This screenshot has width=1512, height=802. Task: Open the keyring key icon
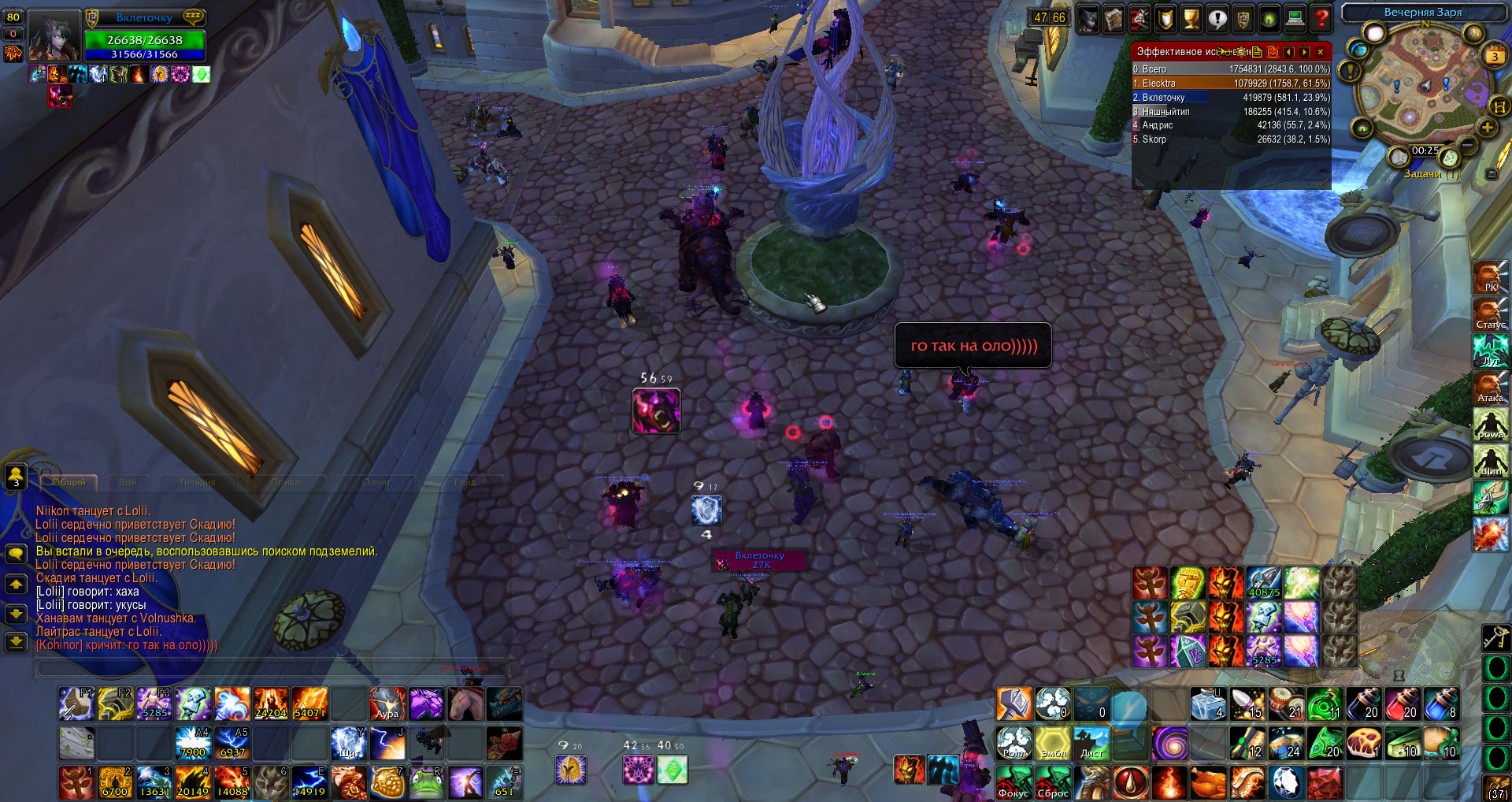click(x=1495, y=636)
